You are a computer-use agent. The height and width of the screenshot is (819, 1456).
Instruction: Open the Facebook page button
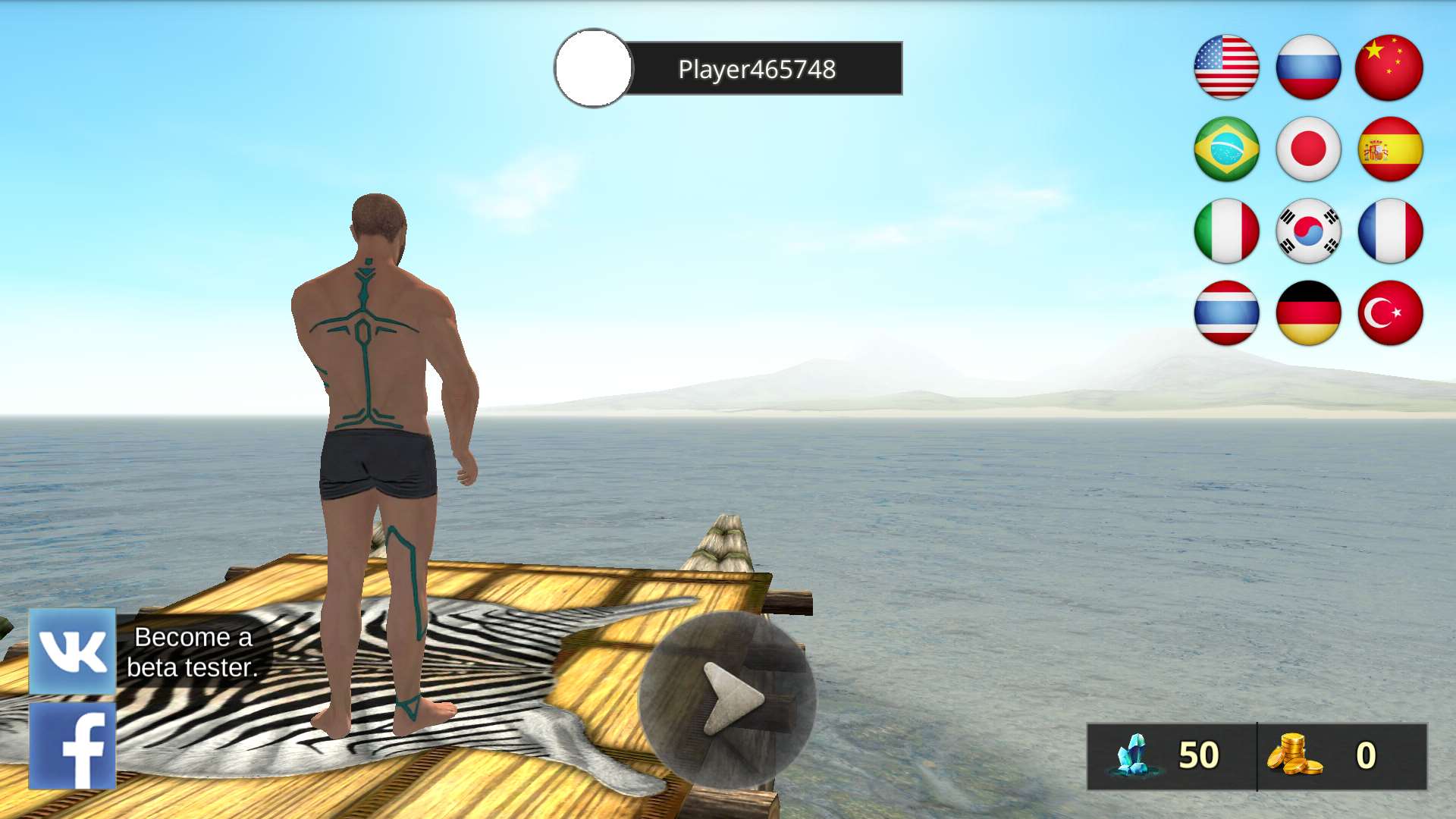click(x=73, y=746)
